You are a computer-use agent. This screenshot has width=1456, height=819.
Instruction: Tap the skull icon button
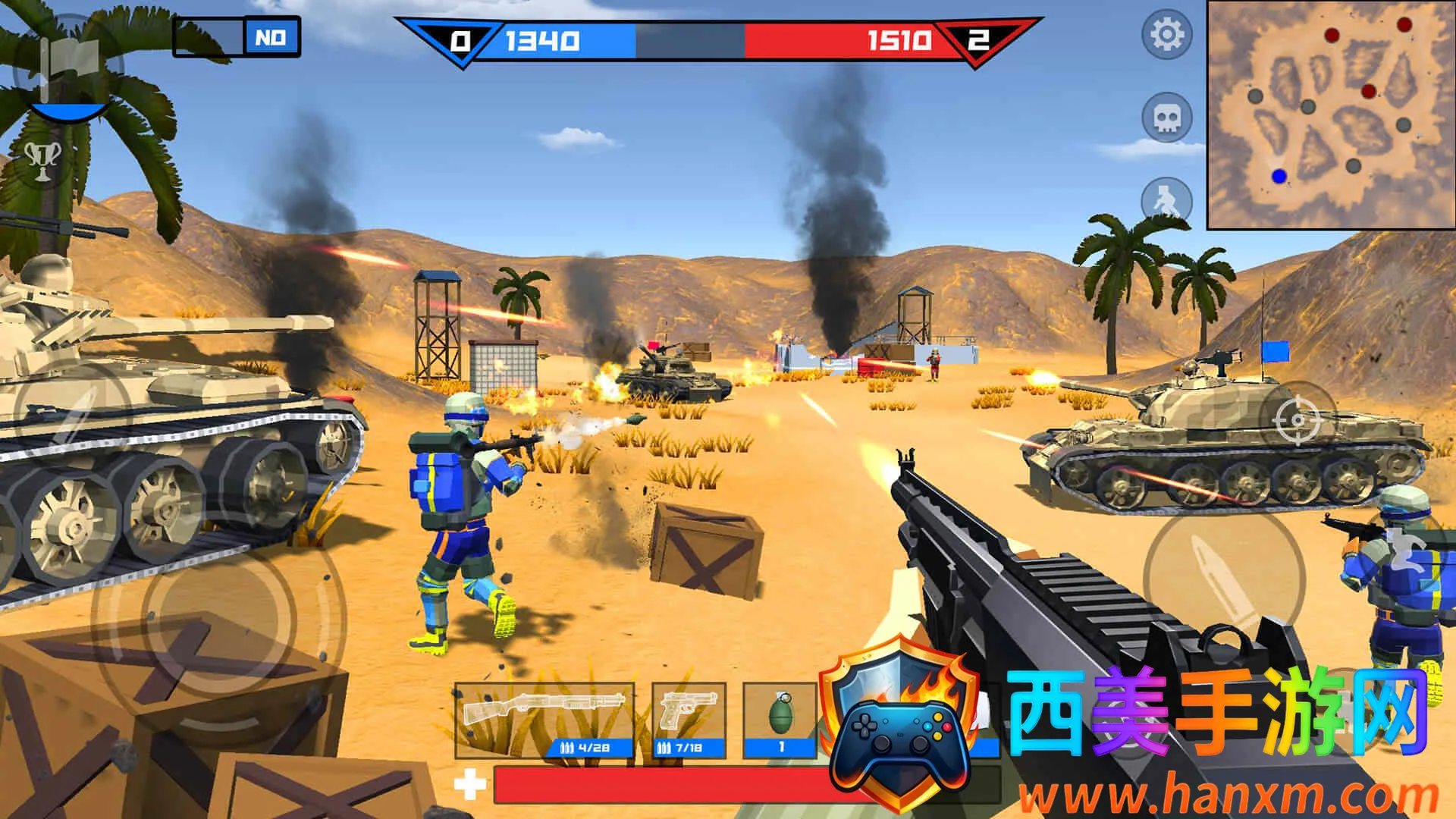coord(1166,118)
